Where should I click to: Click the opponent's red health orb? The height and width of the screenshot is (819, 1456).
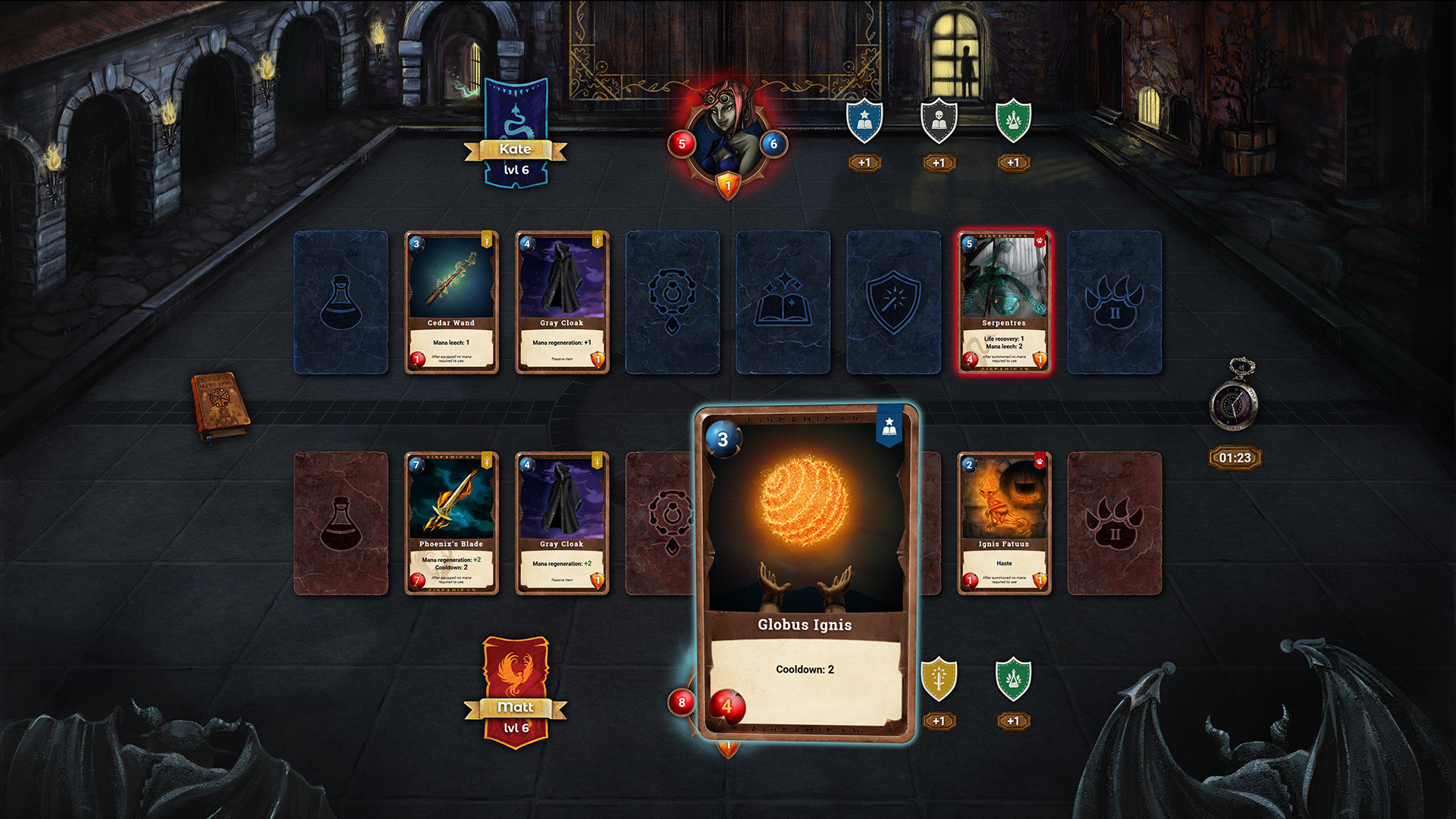click(x=681, y=143)
